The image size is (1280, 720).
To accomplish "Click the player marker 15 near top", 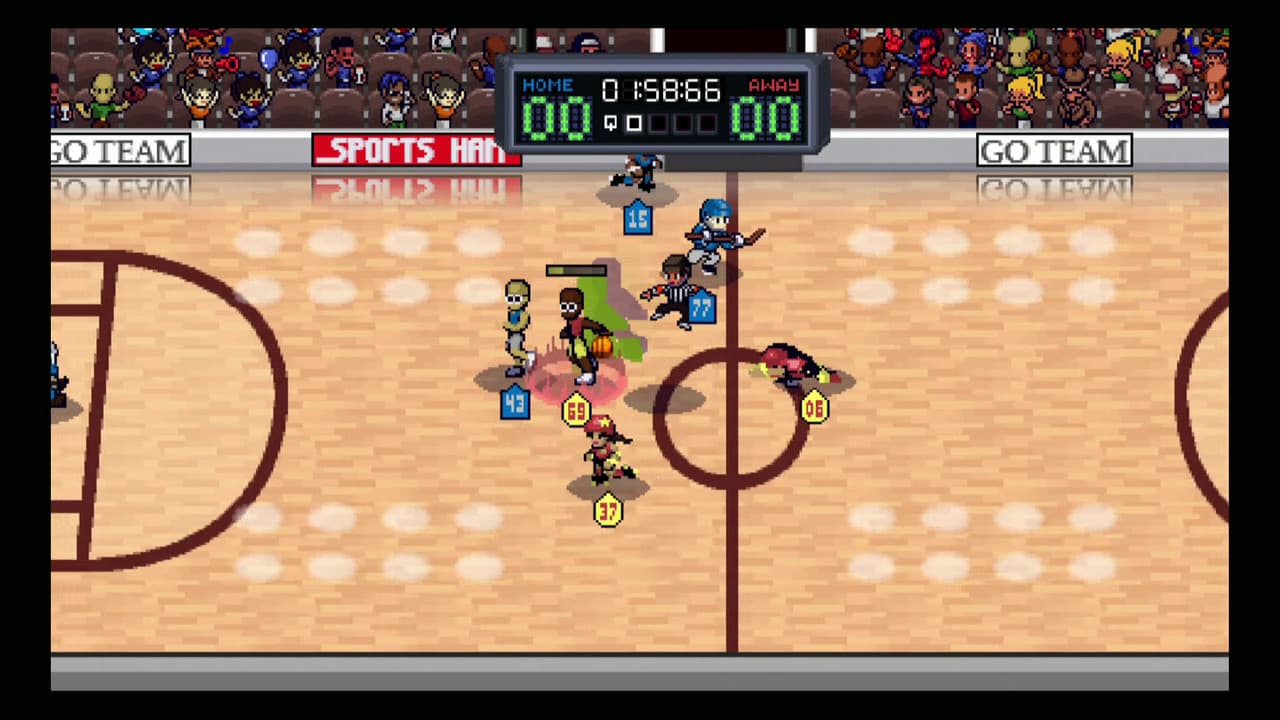I will pyautogui.click(x=638, y=219).
